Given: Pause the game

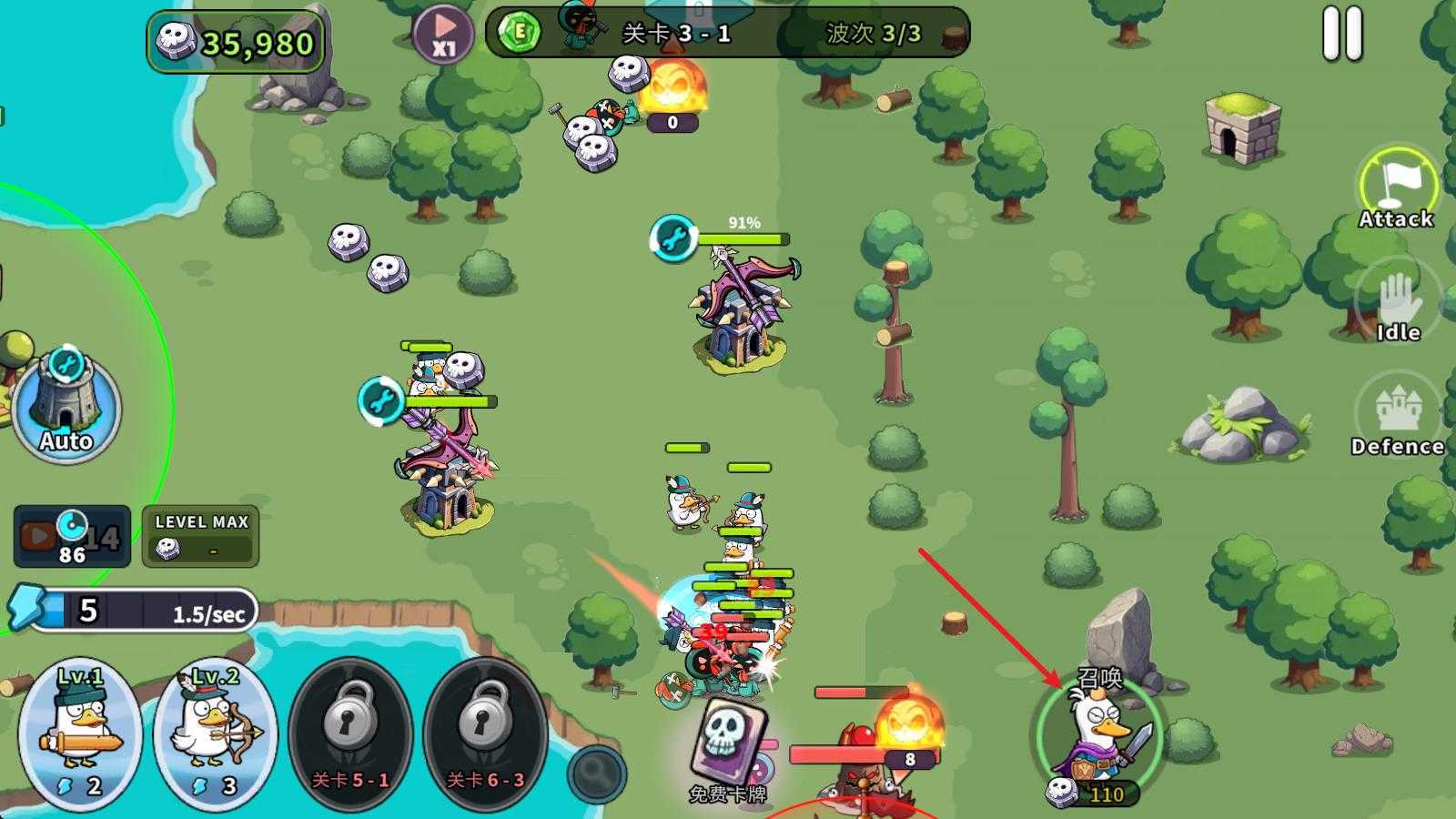Looking at the screenshot, I should click(x=1342, y=35).
